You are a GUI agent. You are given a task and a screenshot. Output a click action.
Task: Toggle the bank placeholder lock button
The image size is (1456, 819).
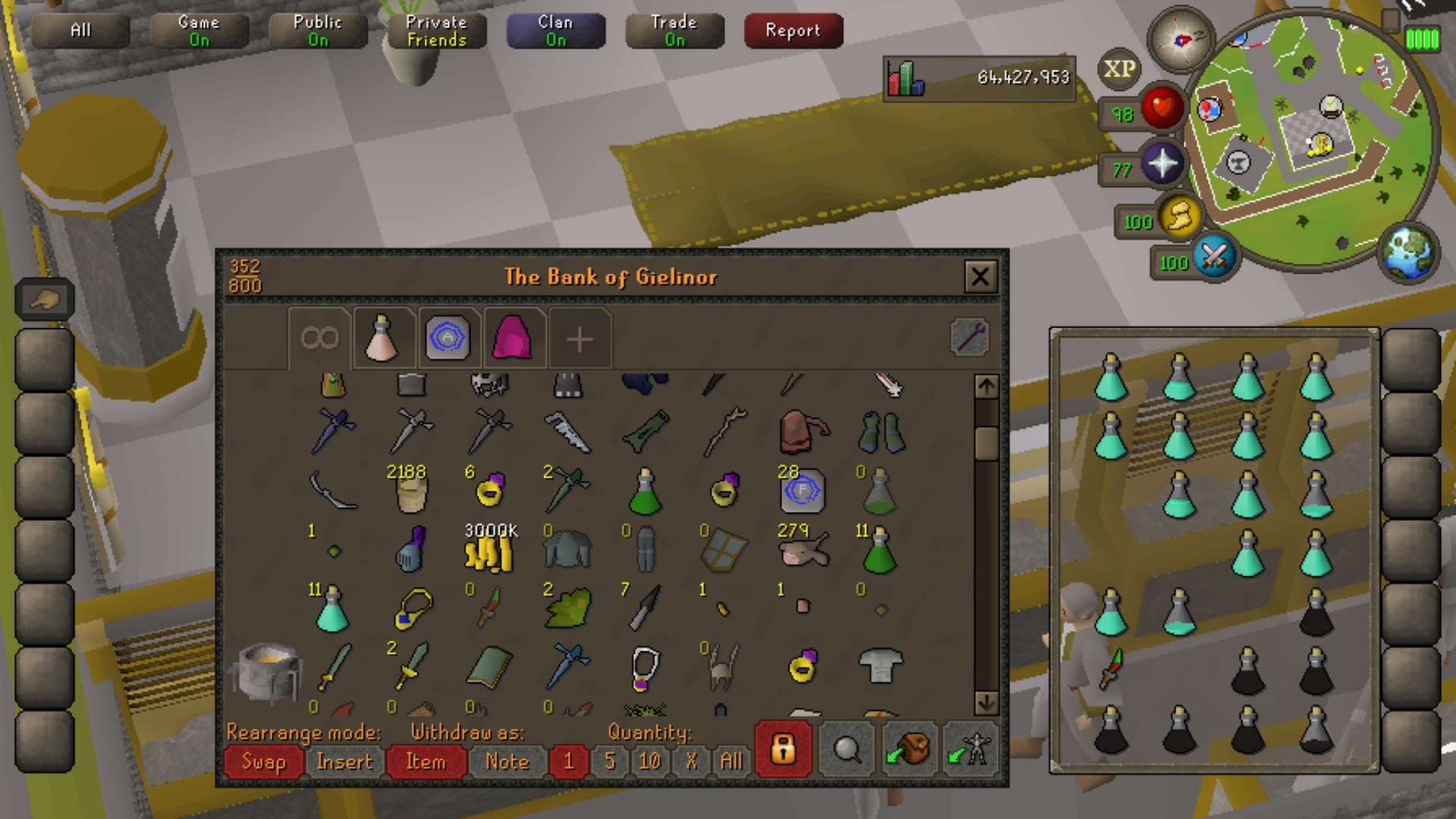(x=783, y=748)
